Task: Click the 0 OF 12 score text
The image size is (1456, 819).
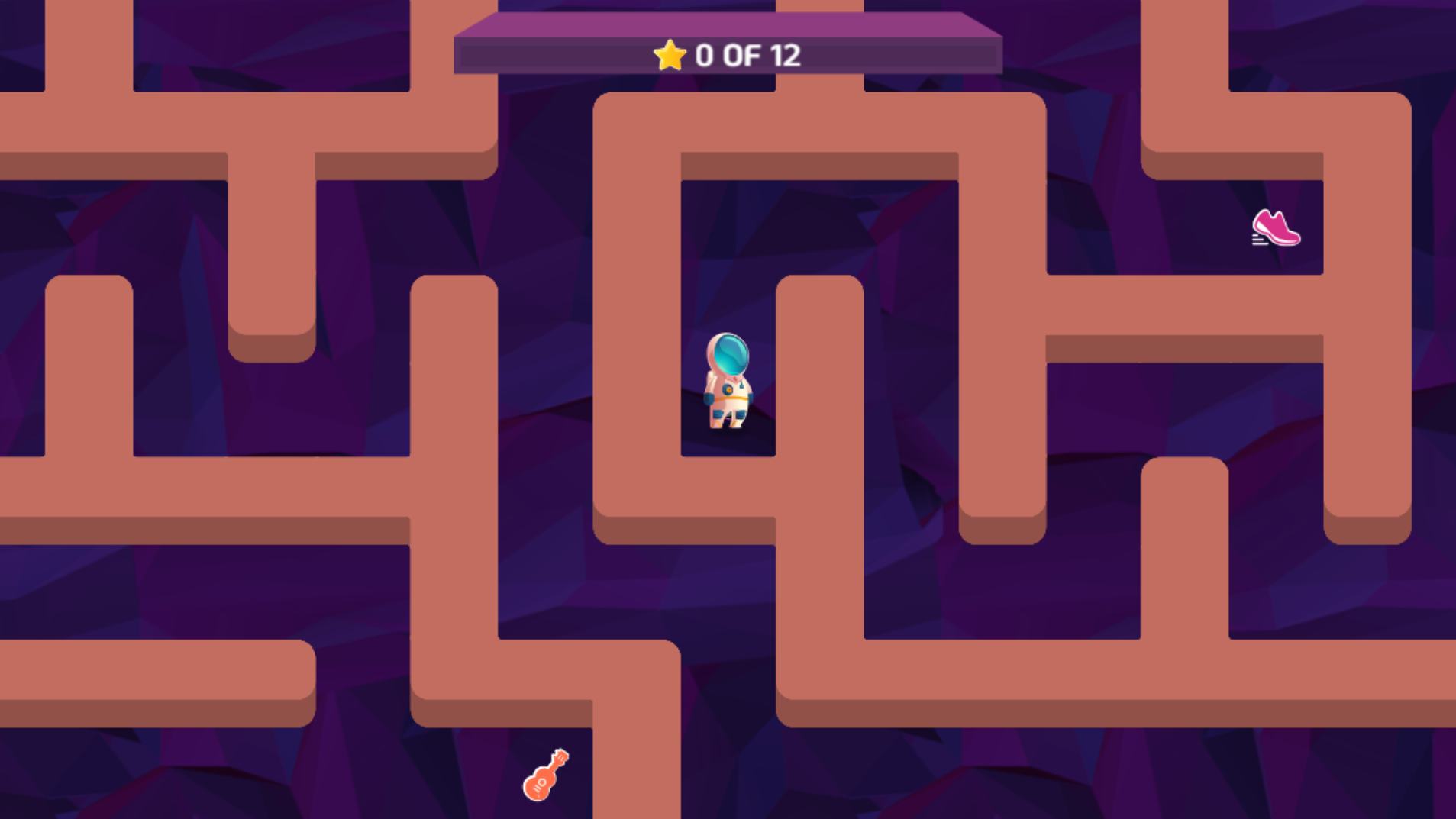Action: [747, 54]
